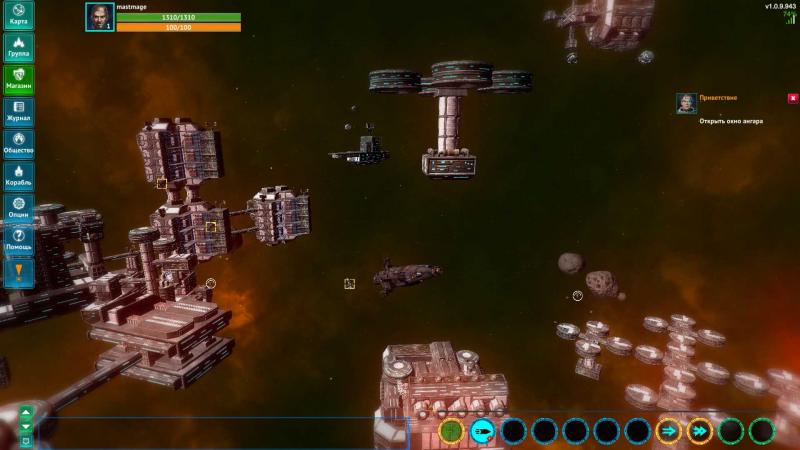Open the Общество society menu
800x450 pixels.
point(18,143)
